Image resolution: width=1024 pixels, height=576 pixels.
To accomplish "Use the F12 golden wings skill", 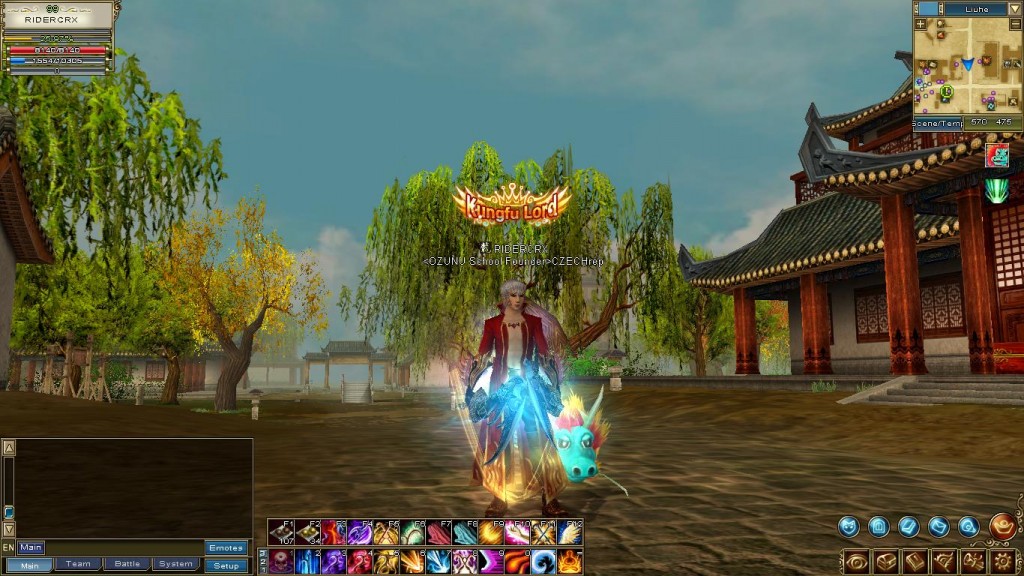I will [570, 532].
